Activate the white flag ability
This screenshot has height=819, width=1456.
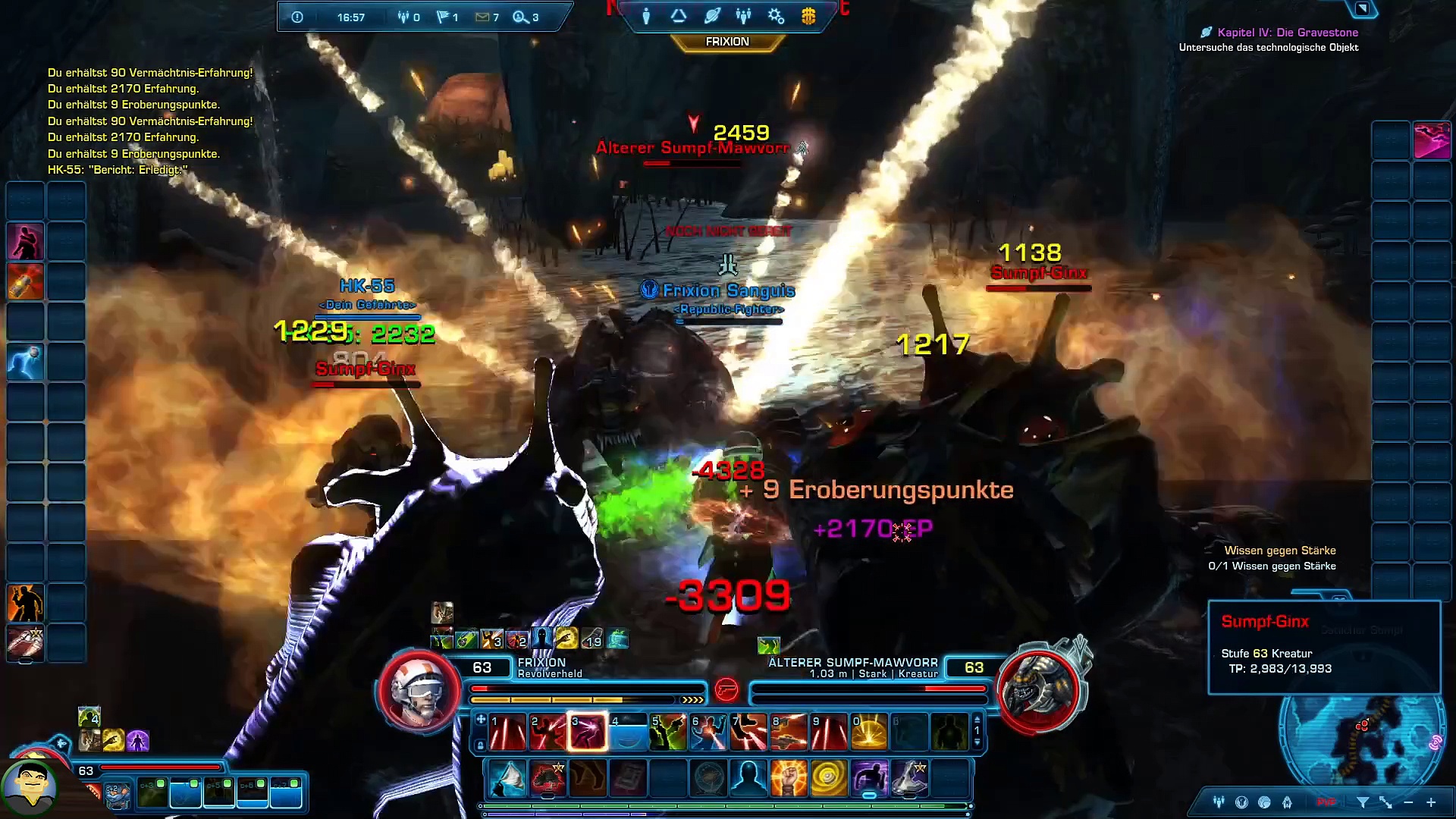507,779
